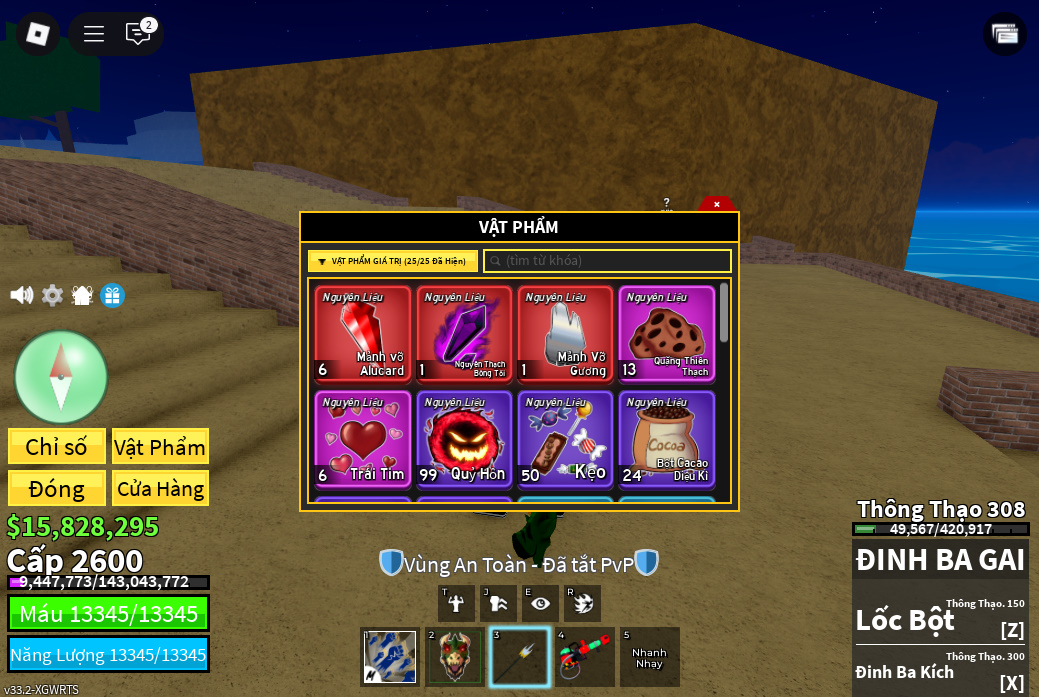Open the item value filter dropdown

(393, 261)
